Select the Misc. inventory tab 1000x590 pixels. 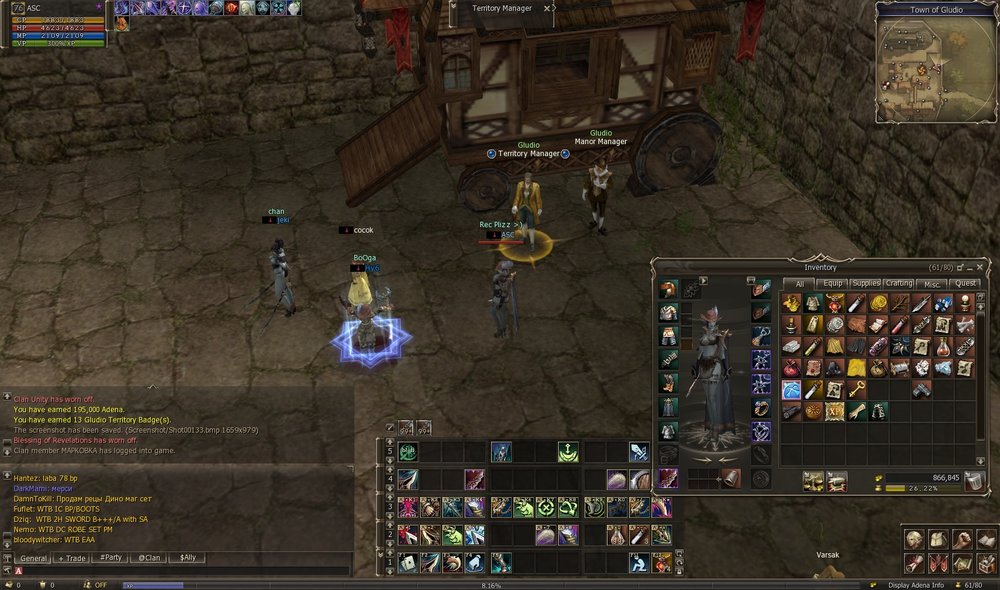click(x=932, y=284)
